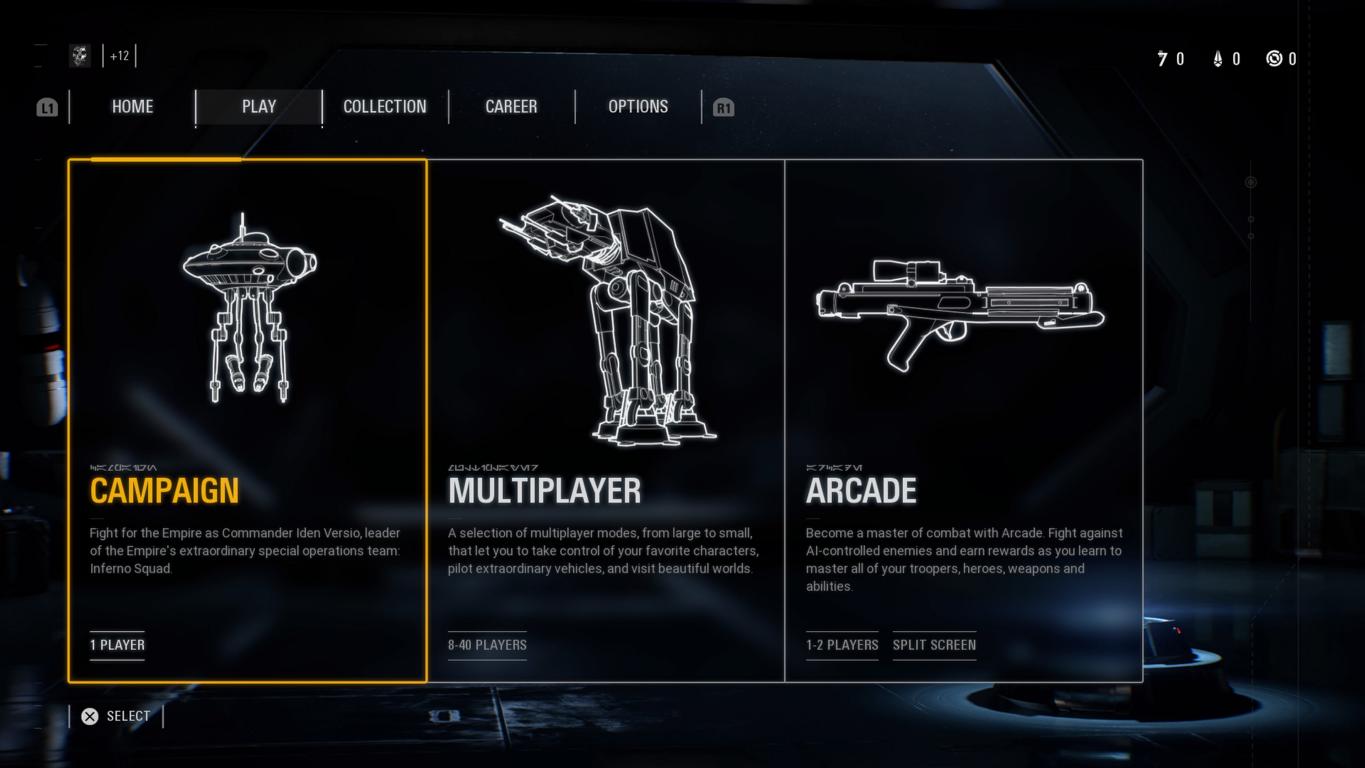The width and height of the screenshot is (1365, 768).
Task: Select the Campaign mode card
Action: coord(248,420)
